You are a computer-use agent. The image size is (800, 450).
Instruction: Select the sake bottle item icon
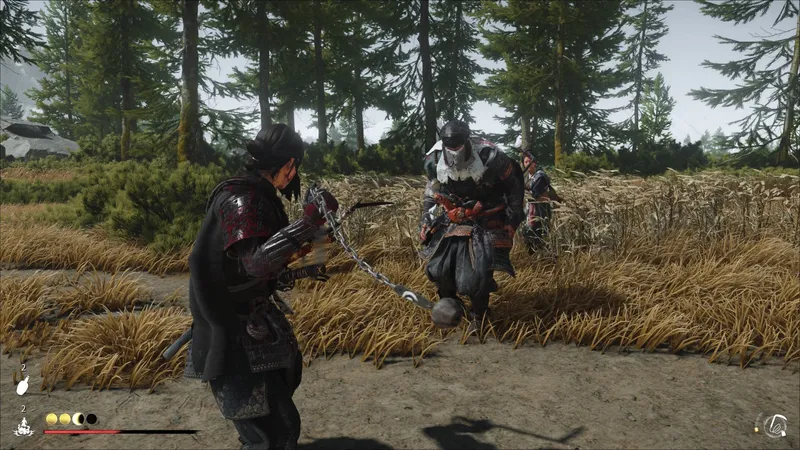[22, 385]
